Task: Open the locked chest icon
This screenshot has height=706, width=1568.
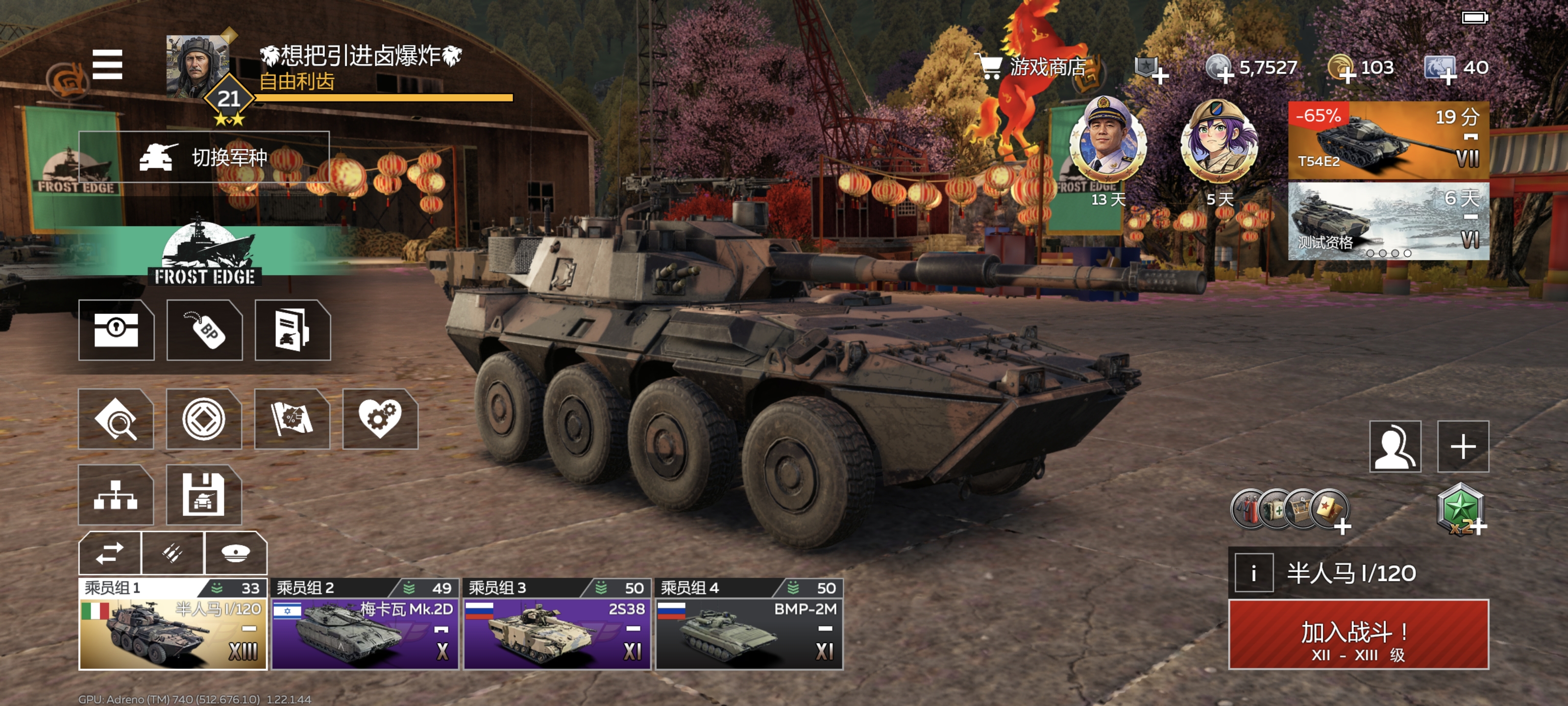Action: (x=116, y=330)
